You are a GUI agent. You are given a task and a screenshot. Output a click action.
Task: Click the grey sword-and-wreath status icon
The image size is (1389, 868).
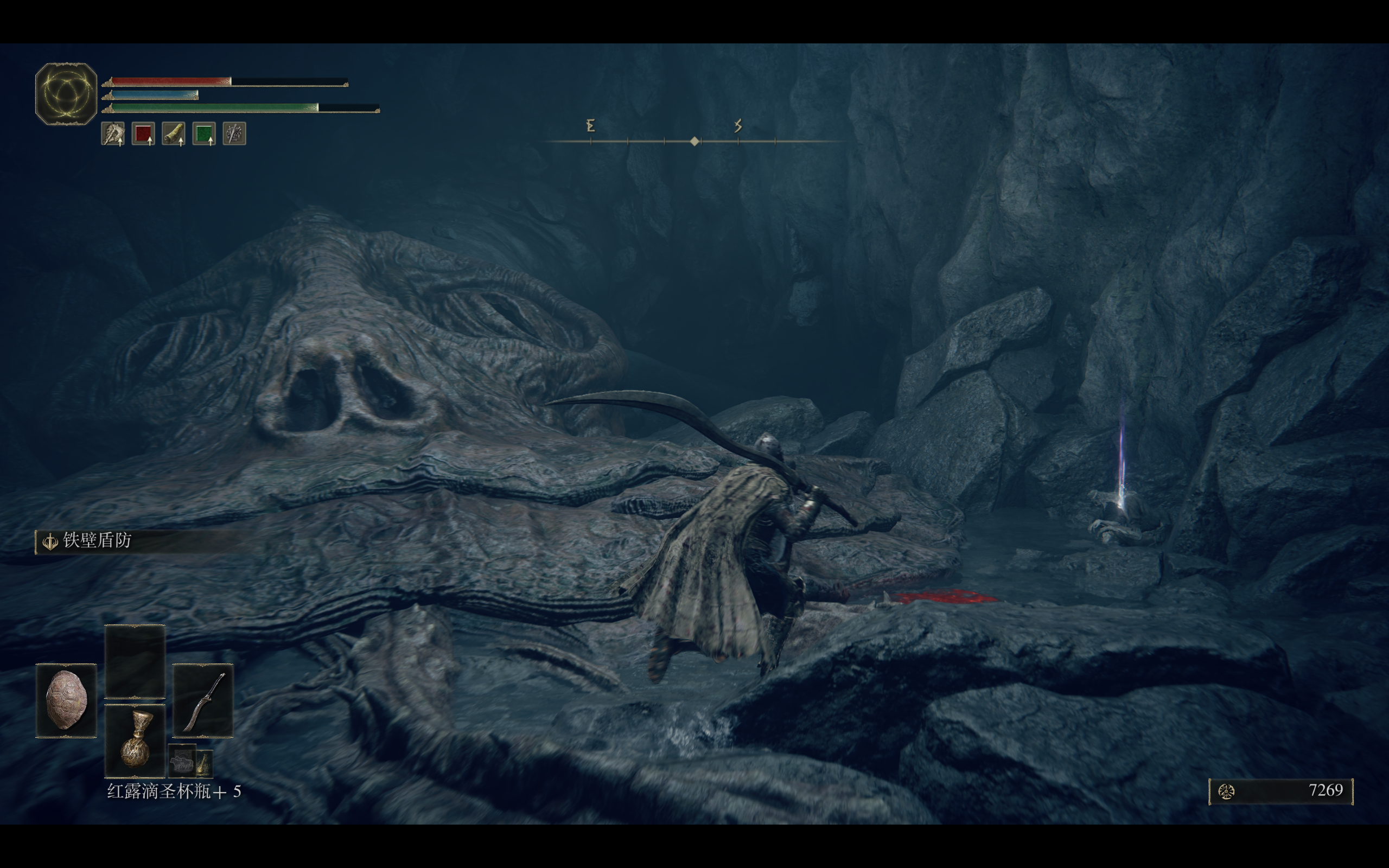(x=234, y=134)
